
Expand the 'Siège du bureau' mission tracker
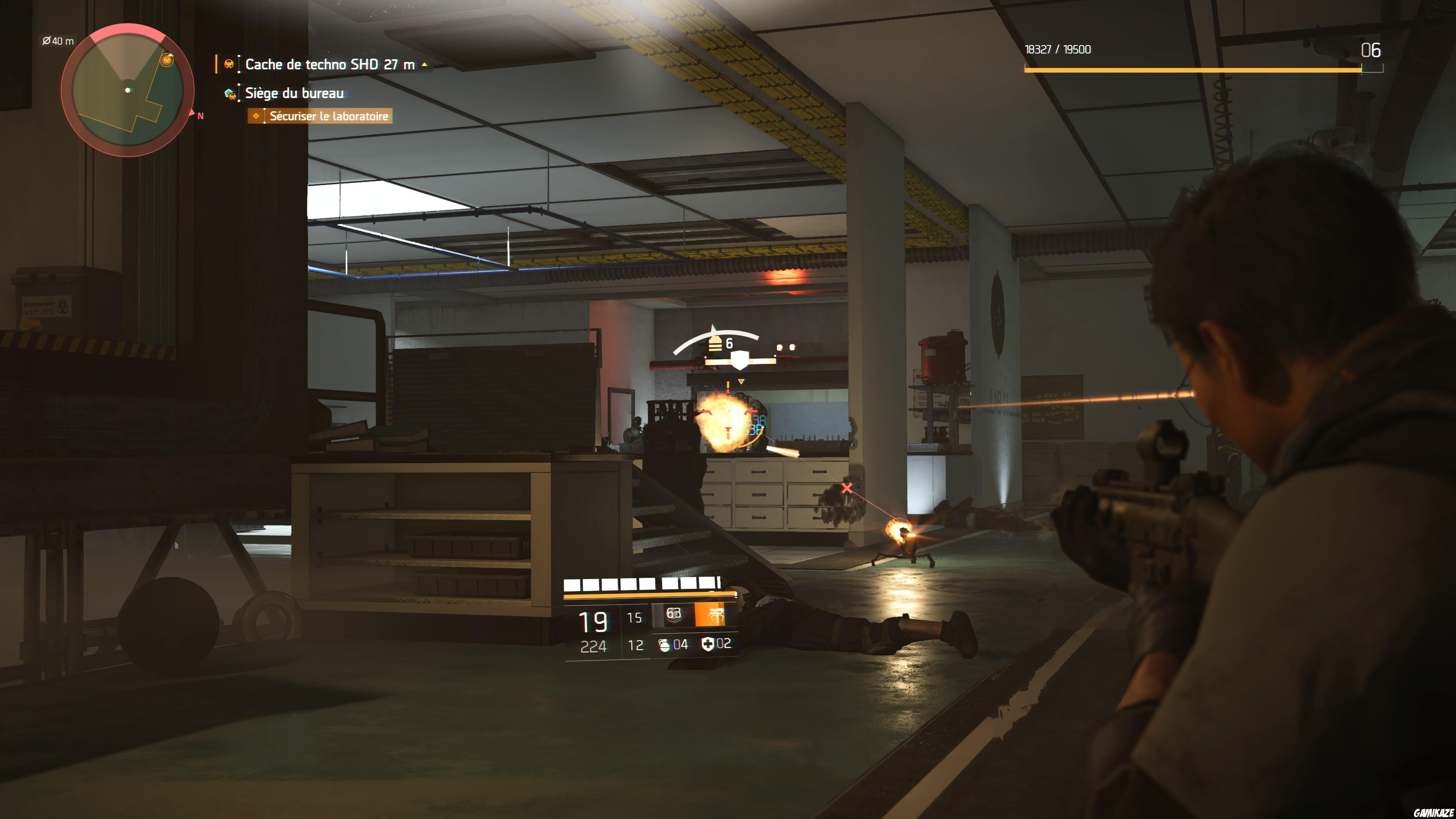click(x=294, y=93)
